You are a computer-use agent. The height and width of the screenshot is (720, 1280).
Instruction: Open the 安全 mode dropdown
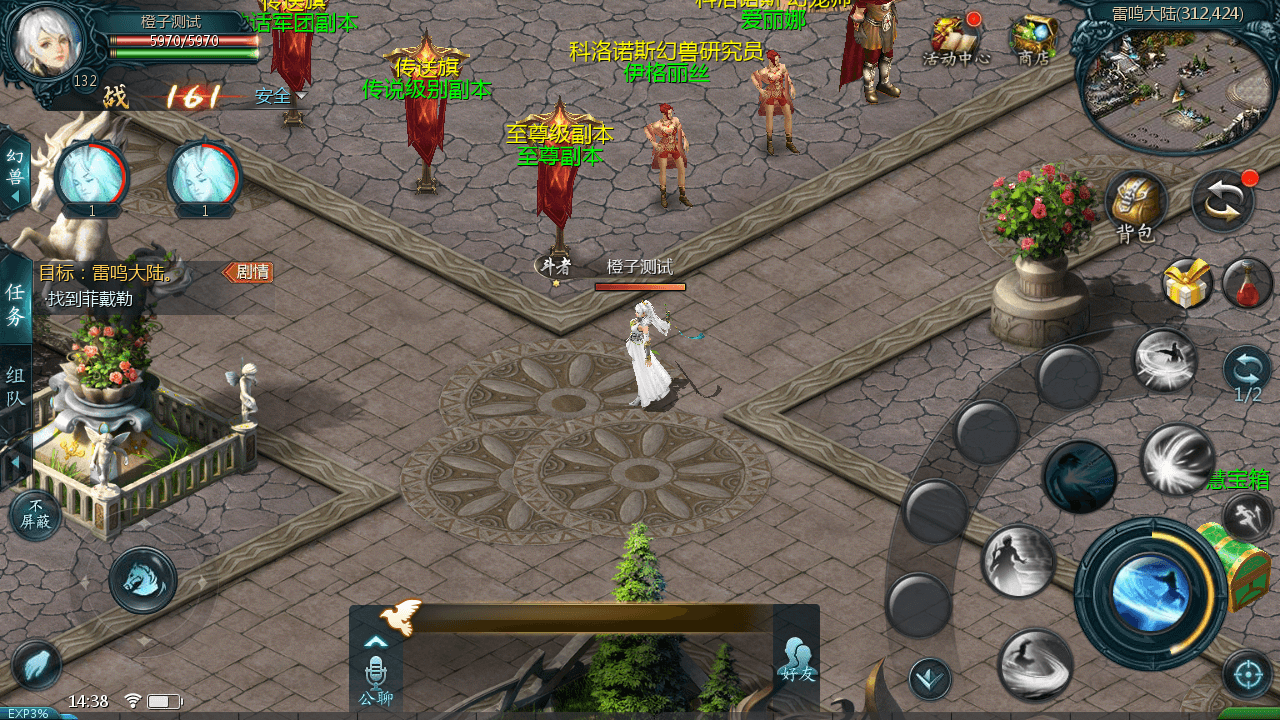click(279, 97)
